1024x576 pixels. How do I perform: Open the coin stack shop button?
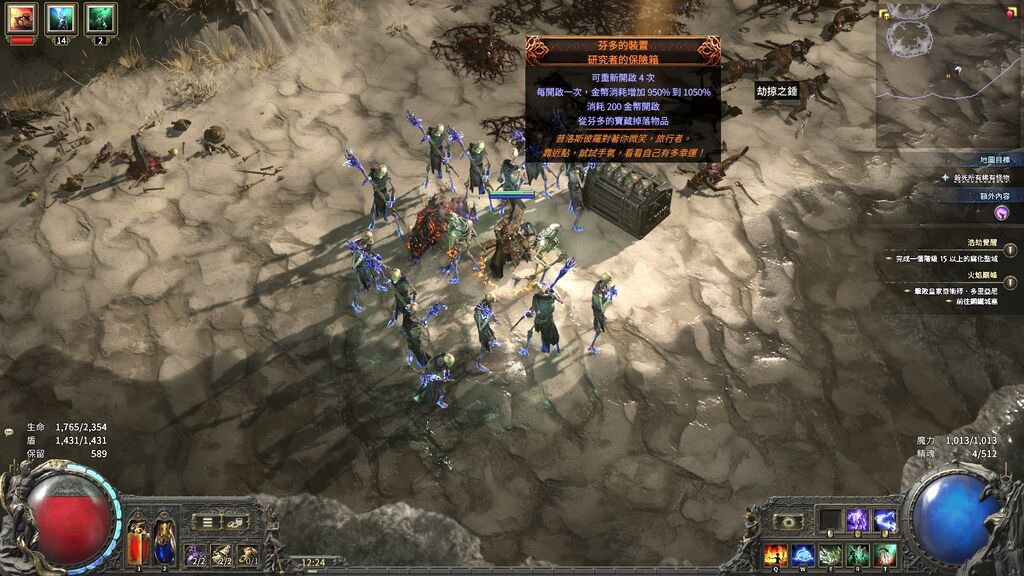tap(235, 522)
